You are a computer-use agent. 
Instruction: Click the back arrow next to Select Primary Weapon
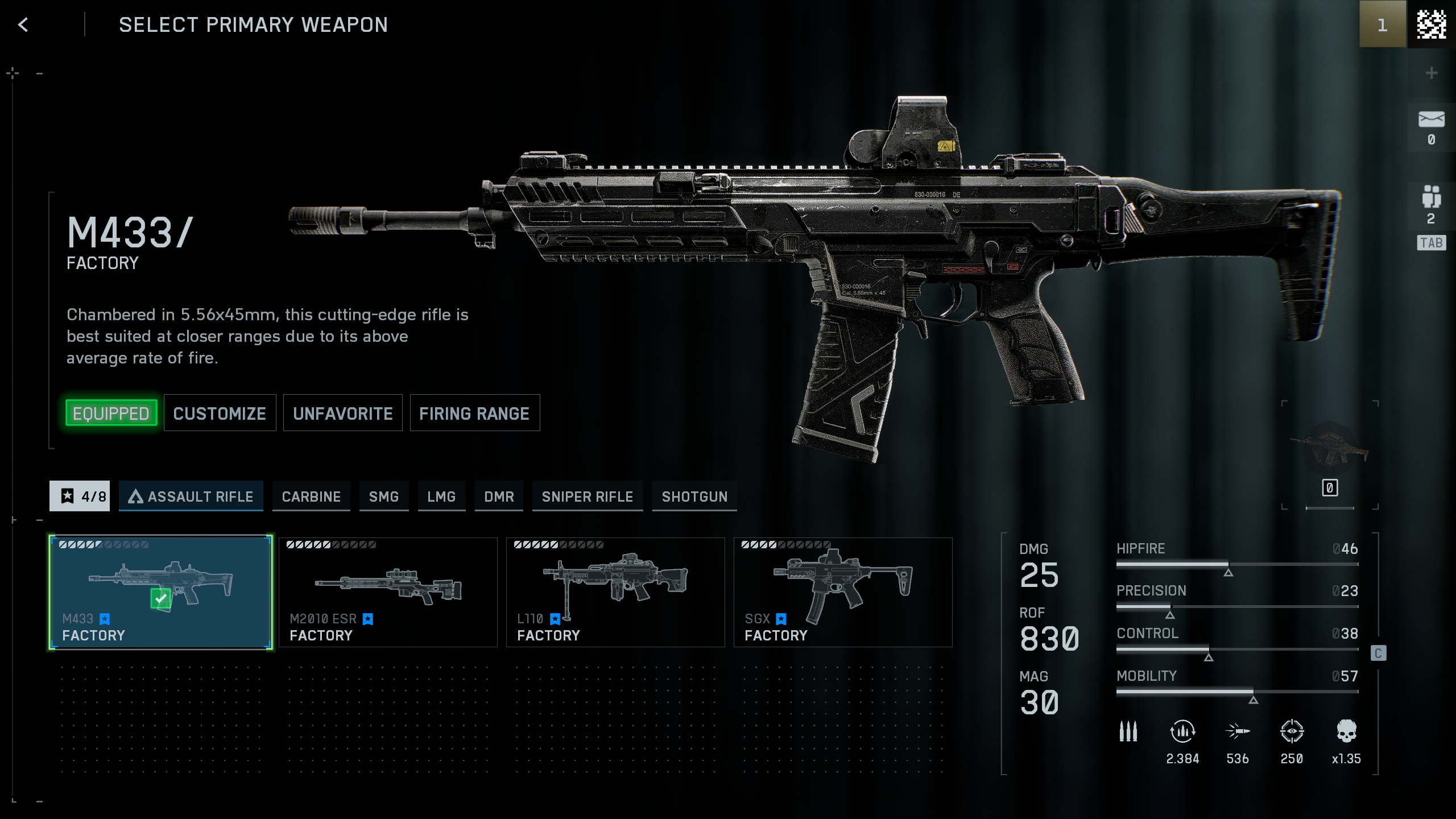[x=22, y=25]
